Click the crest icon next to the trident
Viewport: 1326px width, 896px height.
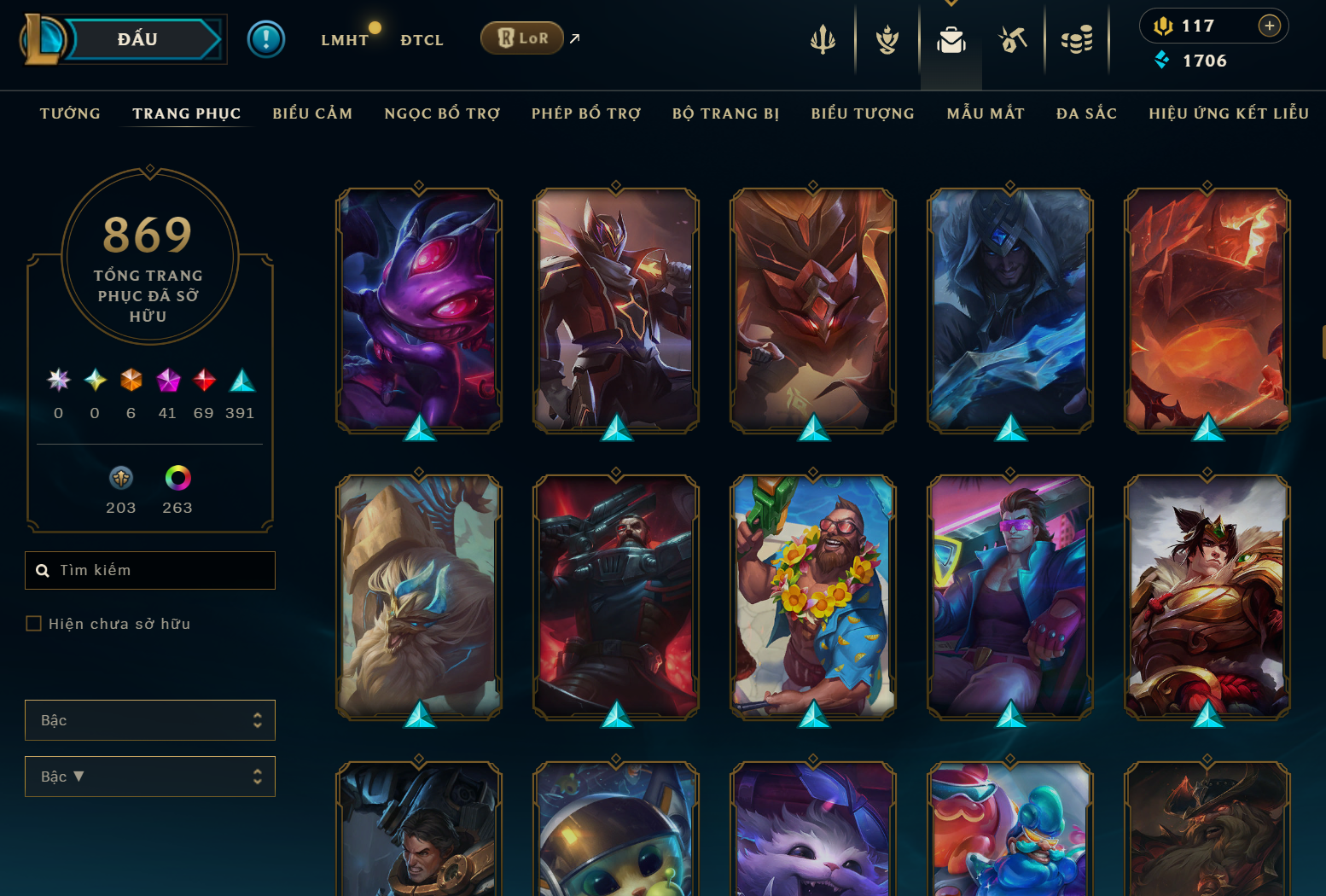(887, 38)
